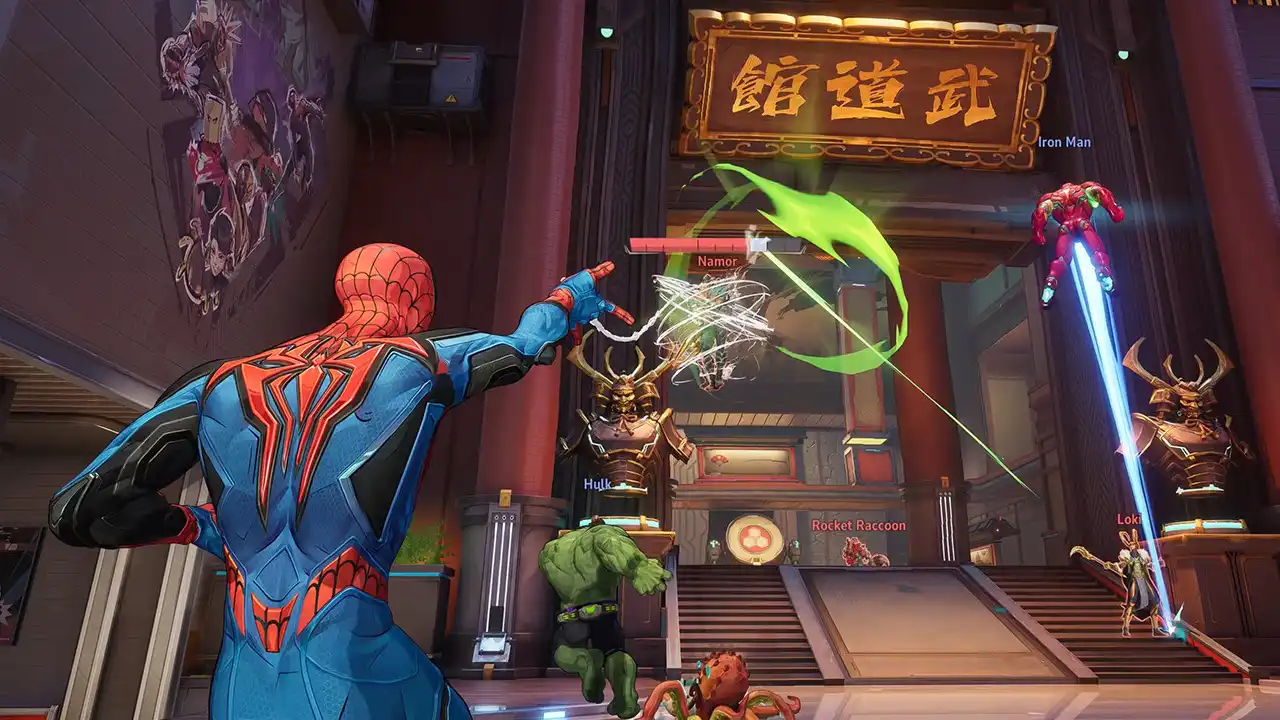Click Namor's red health bar

(x=690, y=243)
